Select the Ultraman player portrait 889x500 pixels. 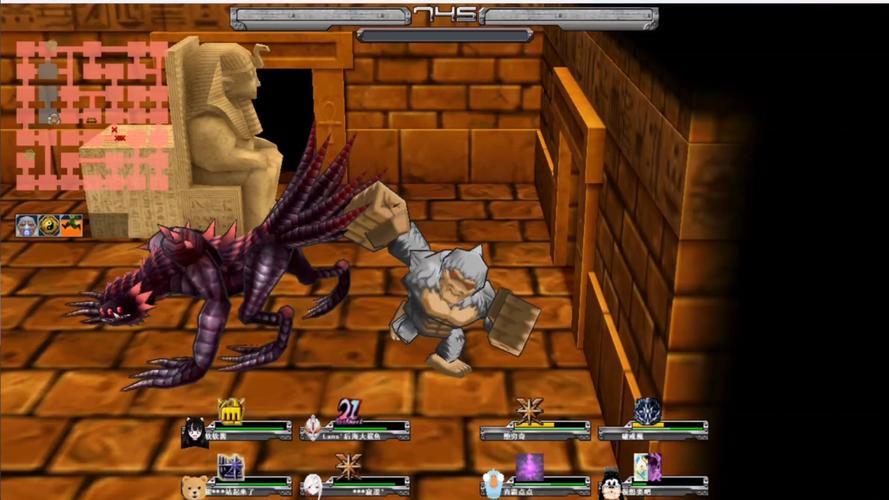(x=313, y=429)
